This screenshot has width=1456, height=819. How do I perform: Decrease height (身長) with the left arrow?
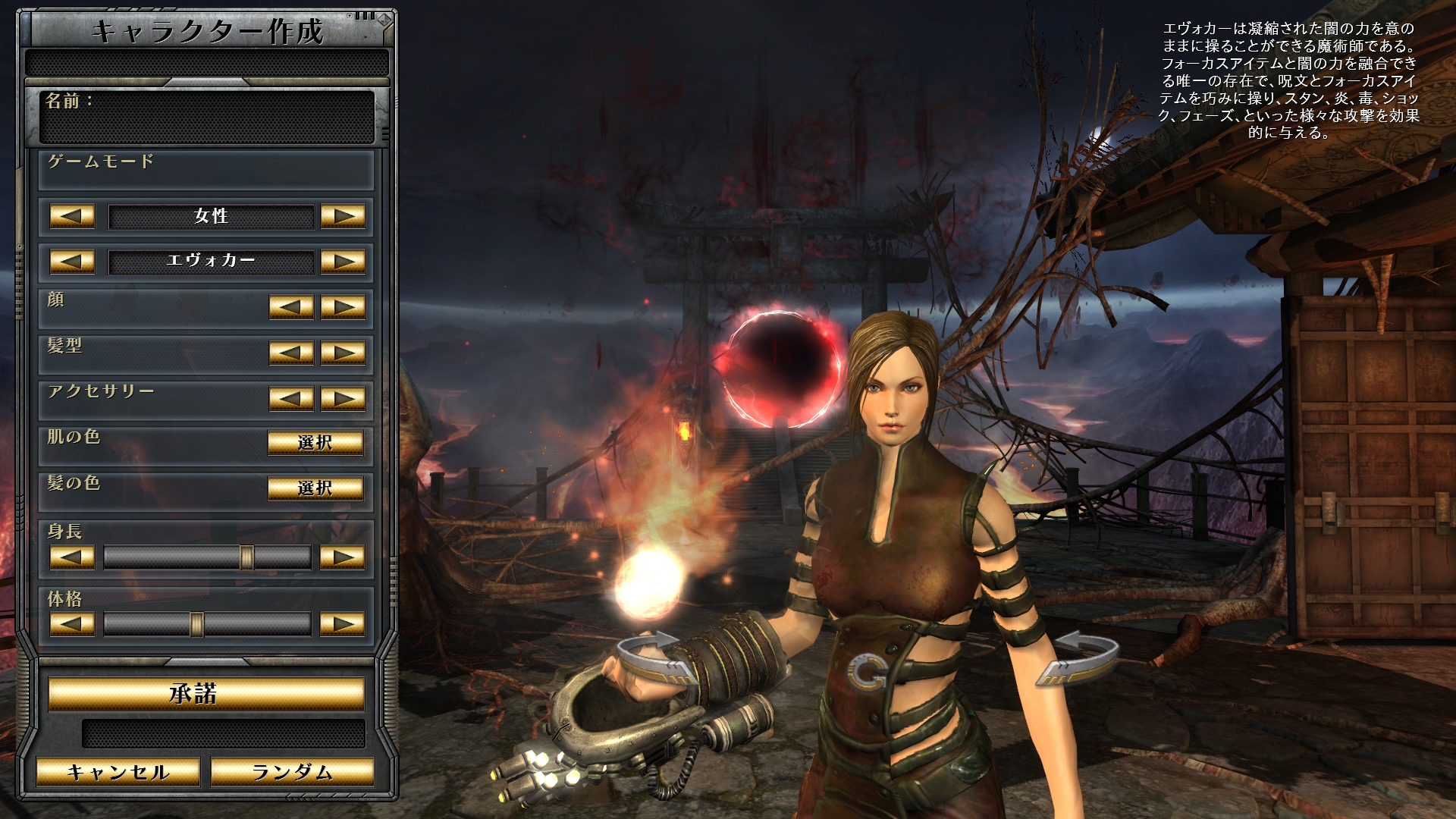coord(72,557)
